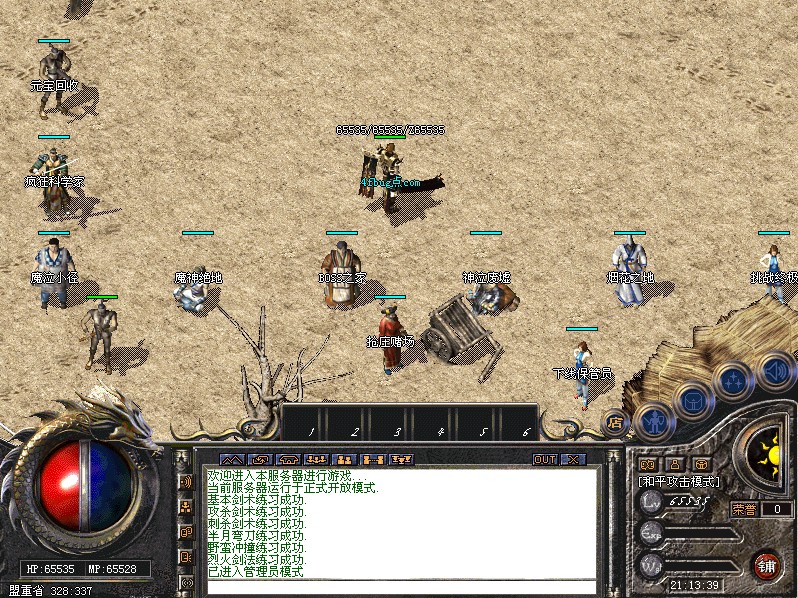Viewport: 798px width, 598px height.
Task: Click the mountain-shaped icon on chat toolbar
Action: click(x=231, y=459)
